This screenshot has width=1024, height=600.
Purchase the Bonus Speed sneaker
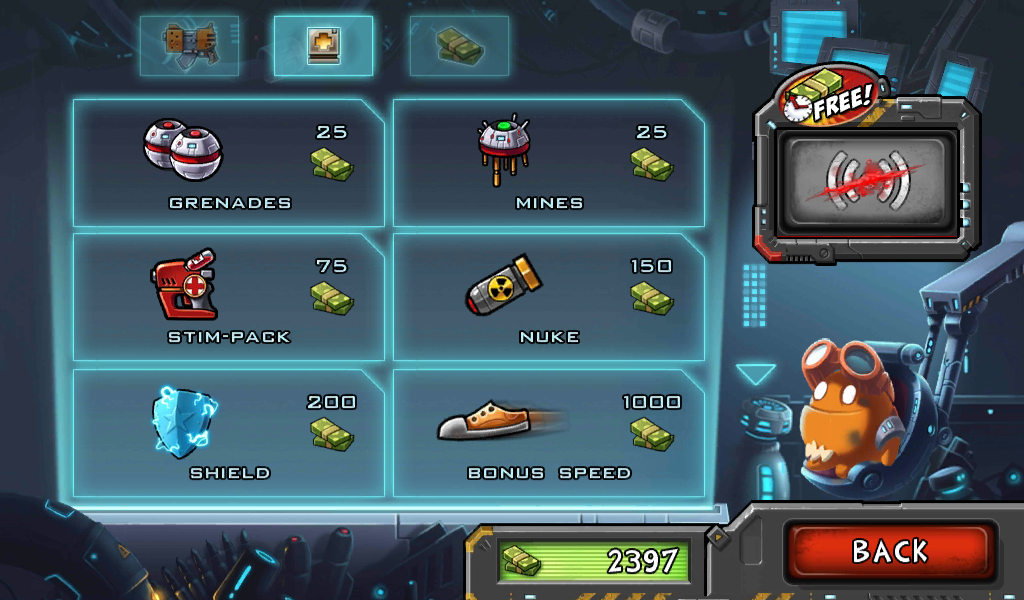[548, 432]
